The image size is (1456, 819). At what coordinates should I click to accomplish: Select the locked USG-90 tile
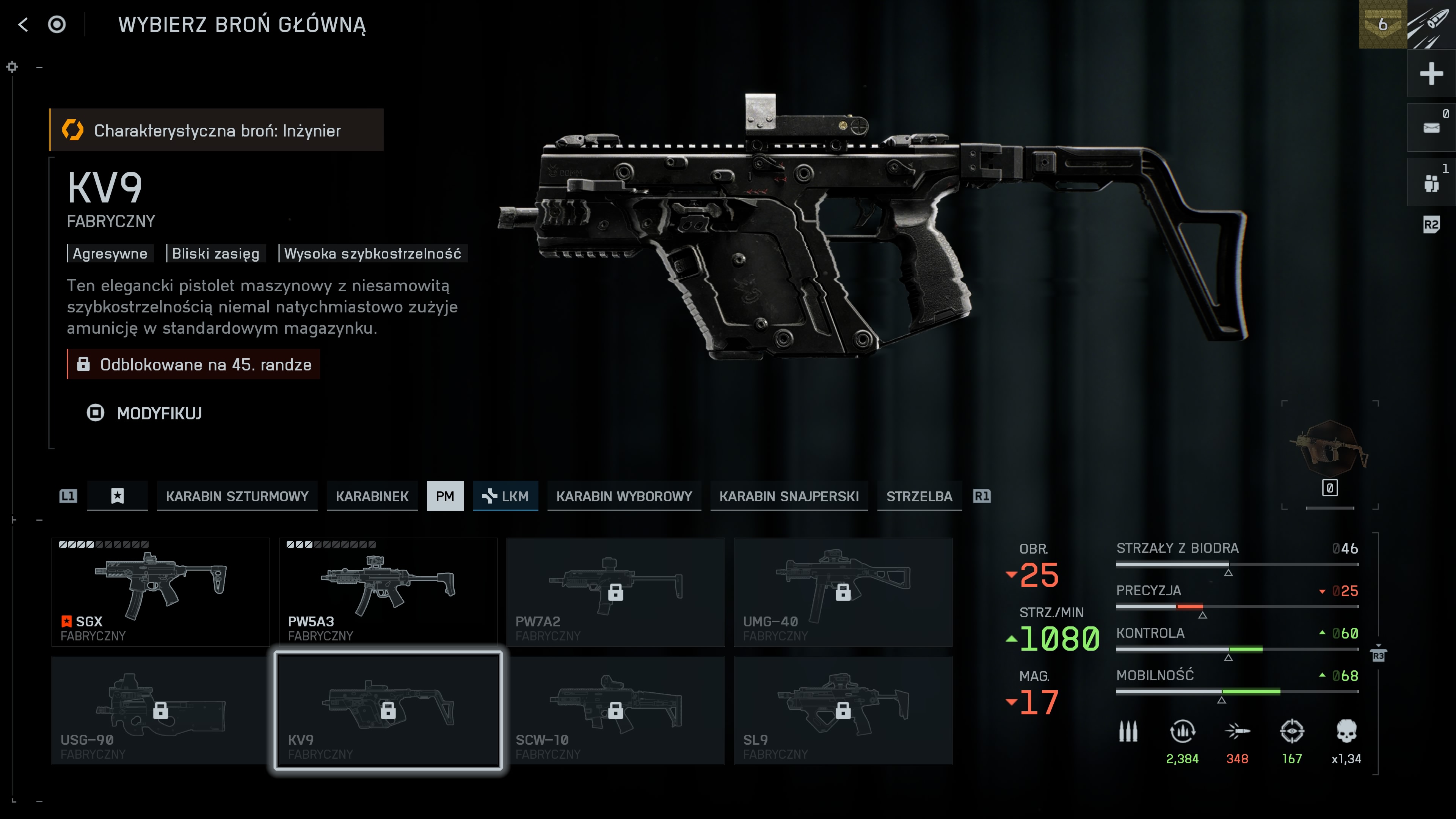point(160,710)
